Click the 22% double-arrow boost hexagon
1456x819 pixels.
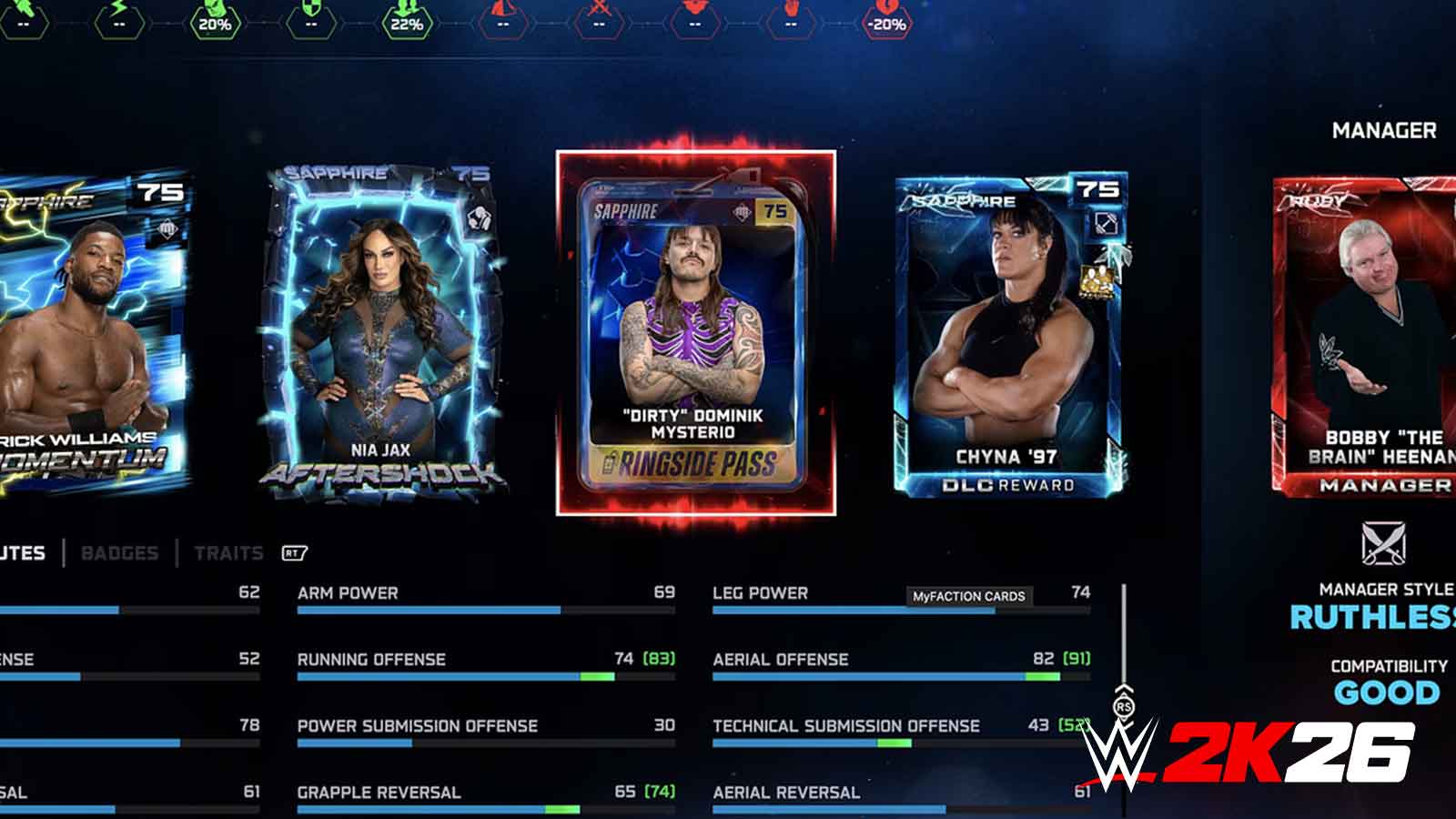coord(406,23)
